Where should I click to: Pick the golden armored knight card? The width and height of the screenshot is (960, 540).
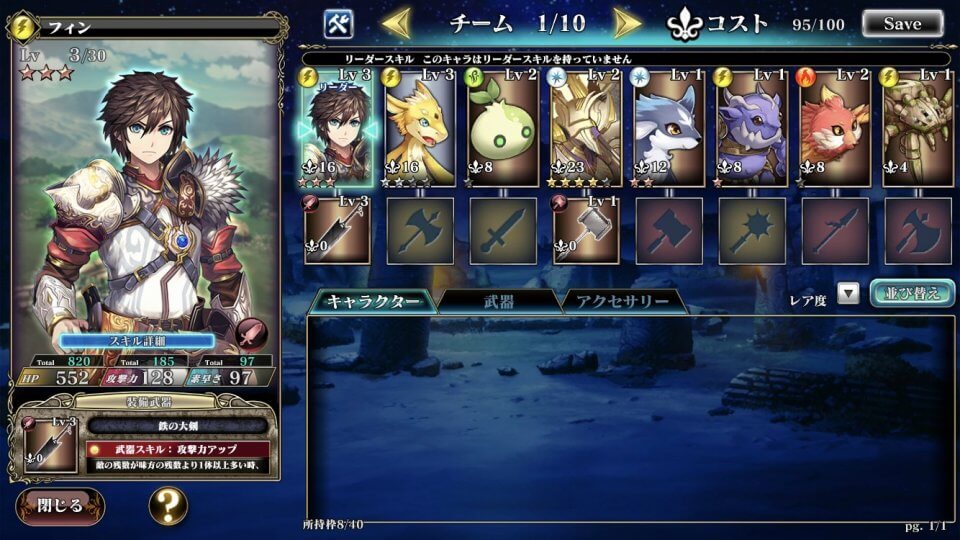pos(586,128)
